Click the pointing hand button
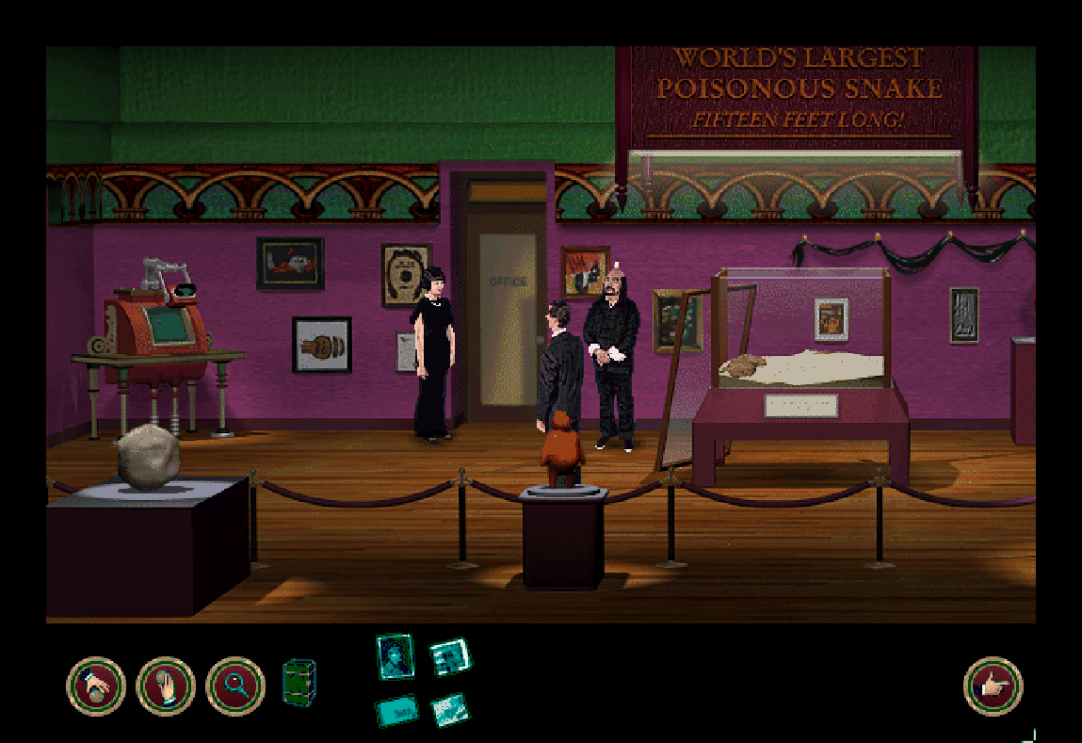This screenshot has height=743, width=1082. [x=993, y=686]
